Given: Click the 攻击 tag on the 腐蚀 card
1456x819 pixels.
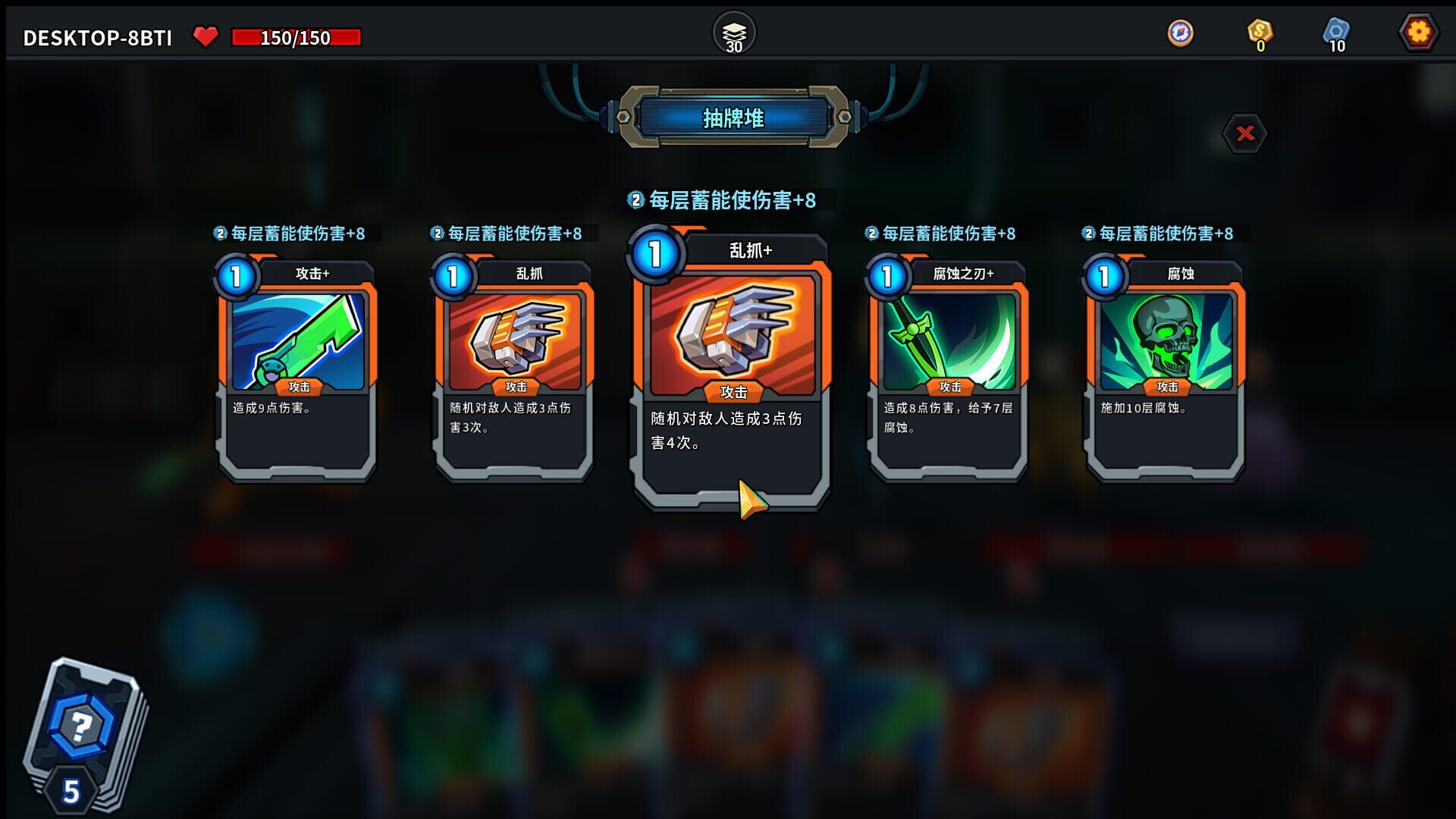Looking at the screenshot, I should [1166, 387].
